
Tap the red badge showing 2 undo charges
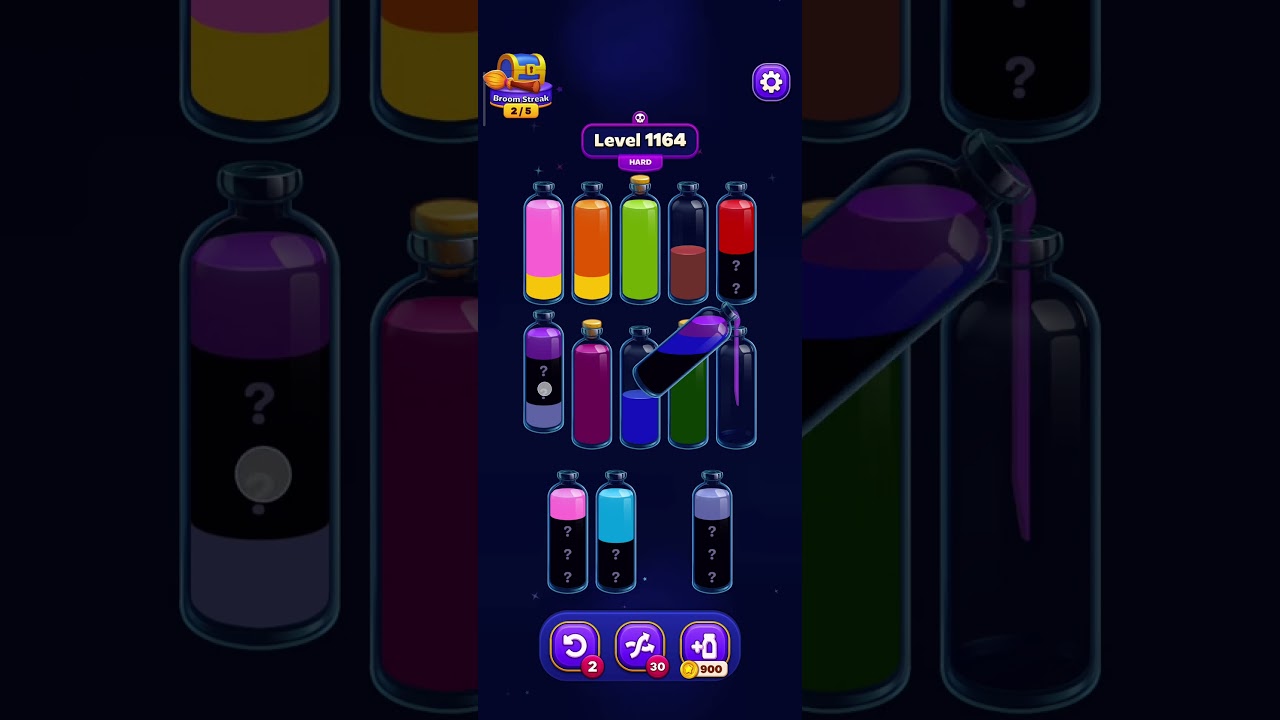coord(592,668)
